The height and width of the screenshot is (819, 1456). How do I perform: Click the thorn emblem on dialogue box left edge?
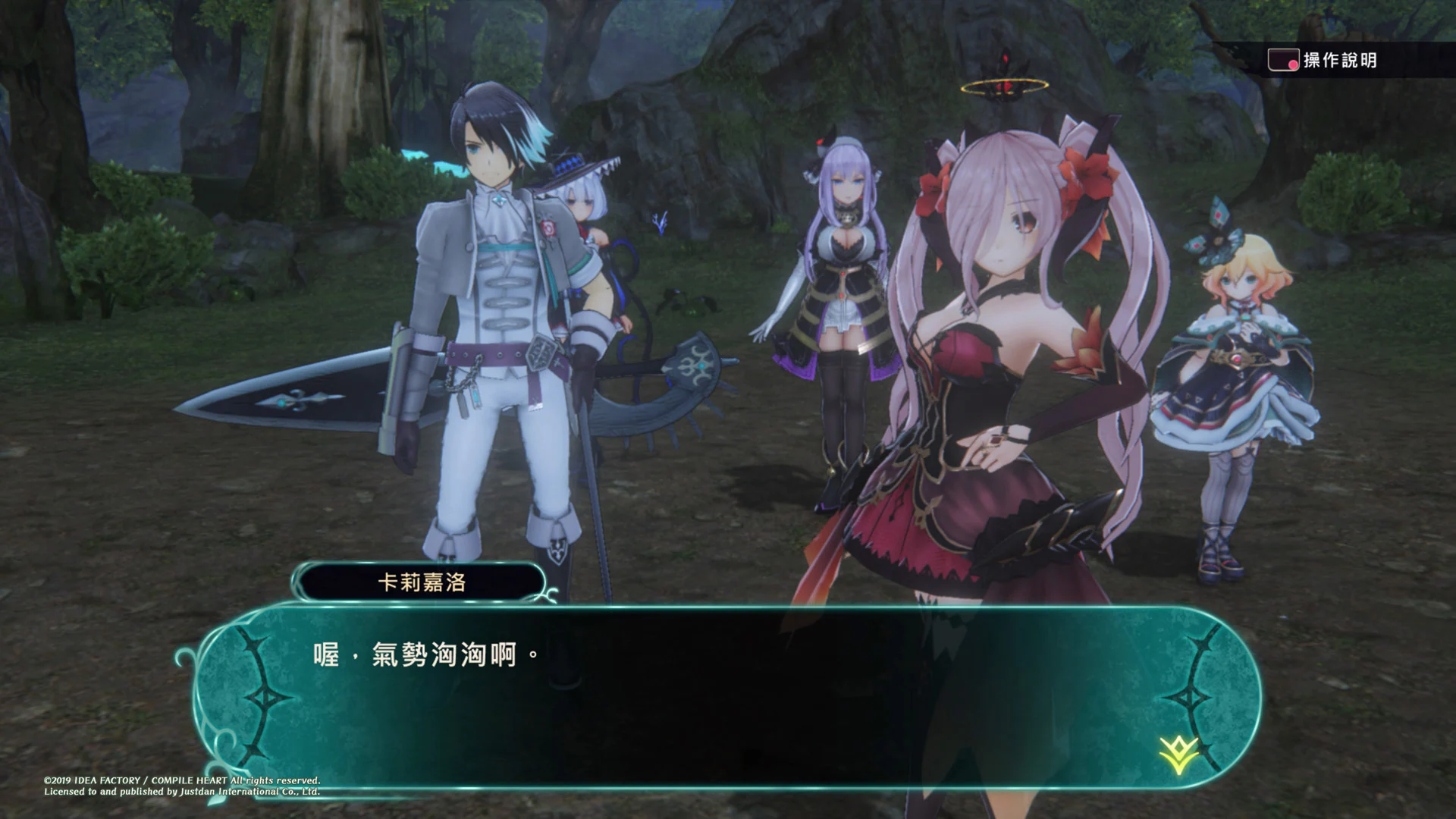263,697
